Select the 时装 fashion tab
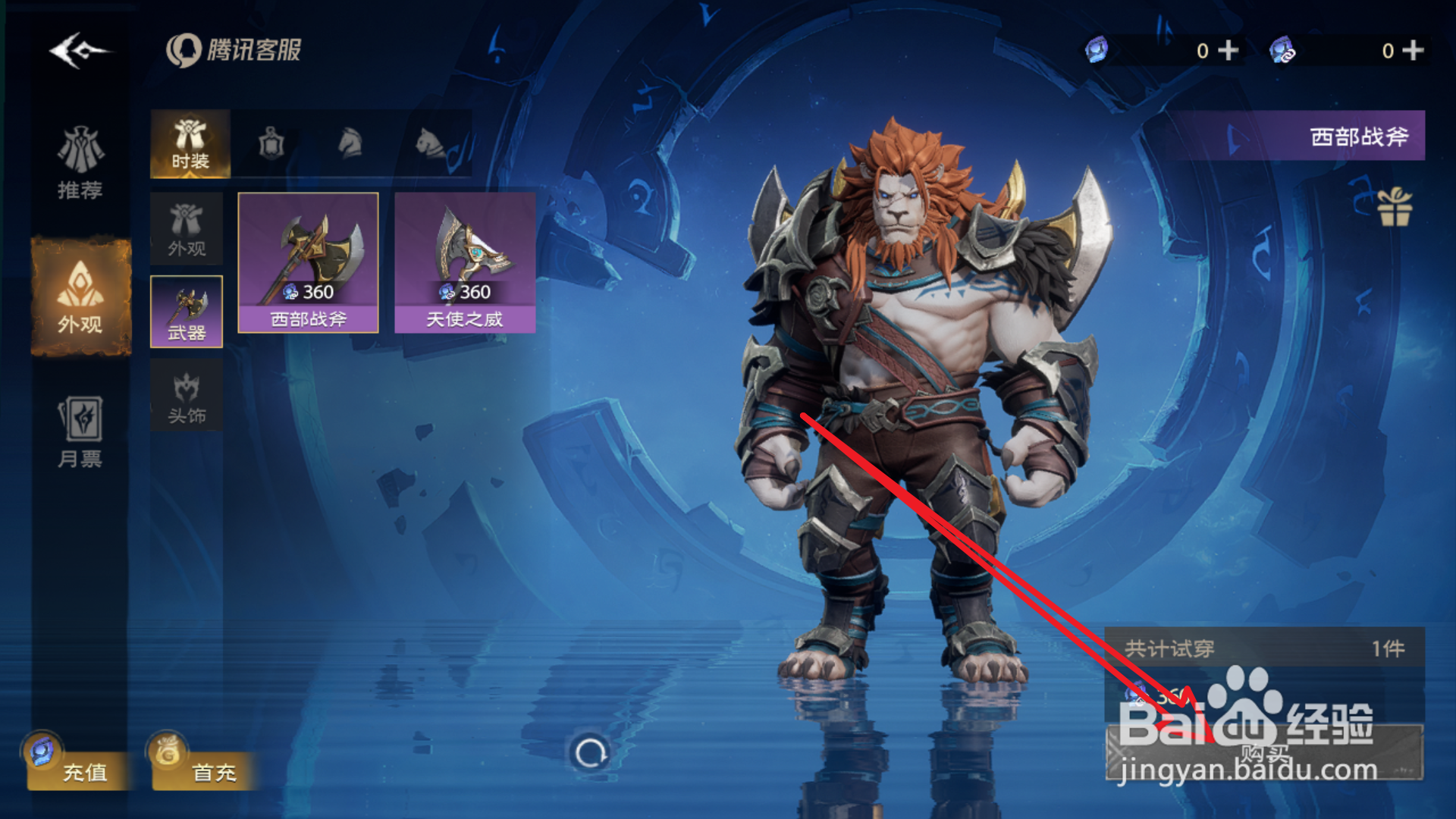The width and height of the screenshot is (1456, 819). coord(190,144)
